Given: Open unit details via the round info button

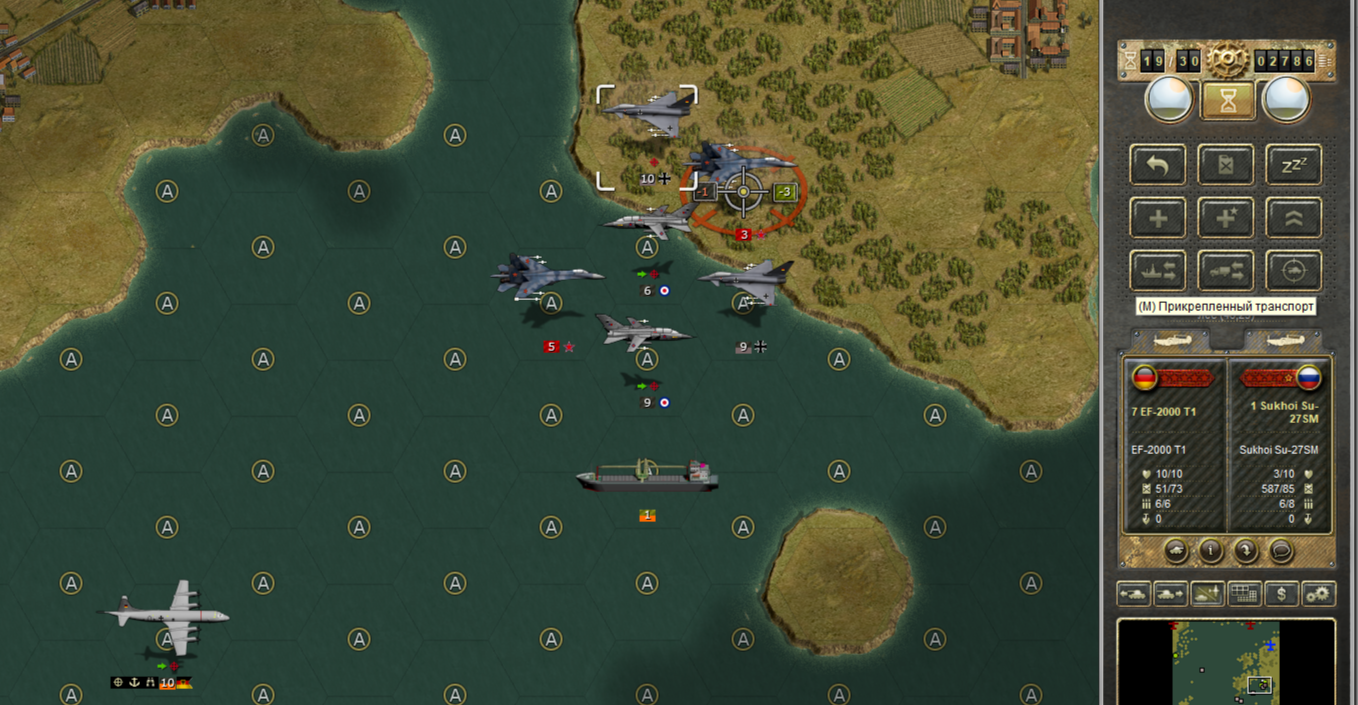Looking at the screenshot, I should [x=1211, y=550].
